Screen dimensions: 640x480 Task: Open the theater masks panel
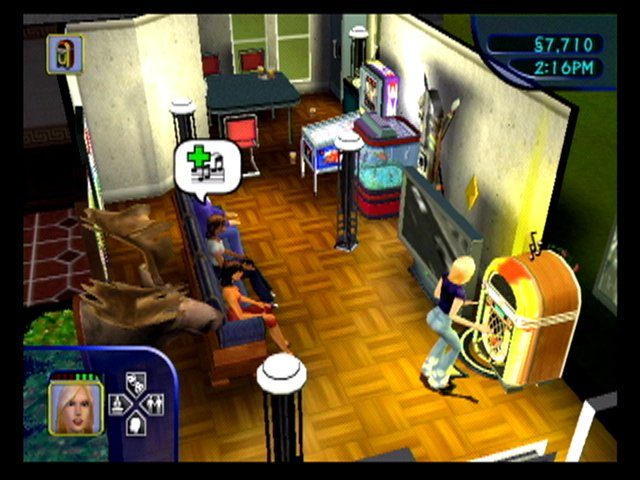tap(137, 380)
